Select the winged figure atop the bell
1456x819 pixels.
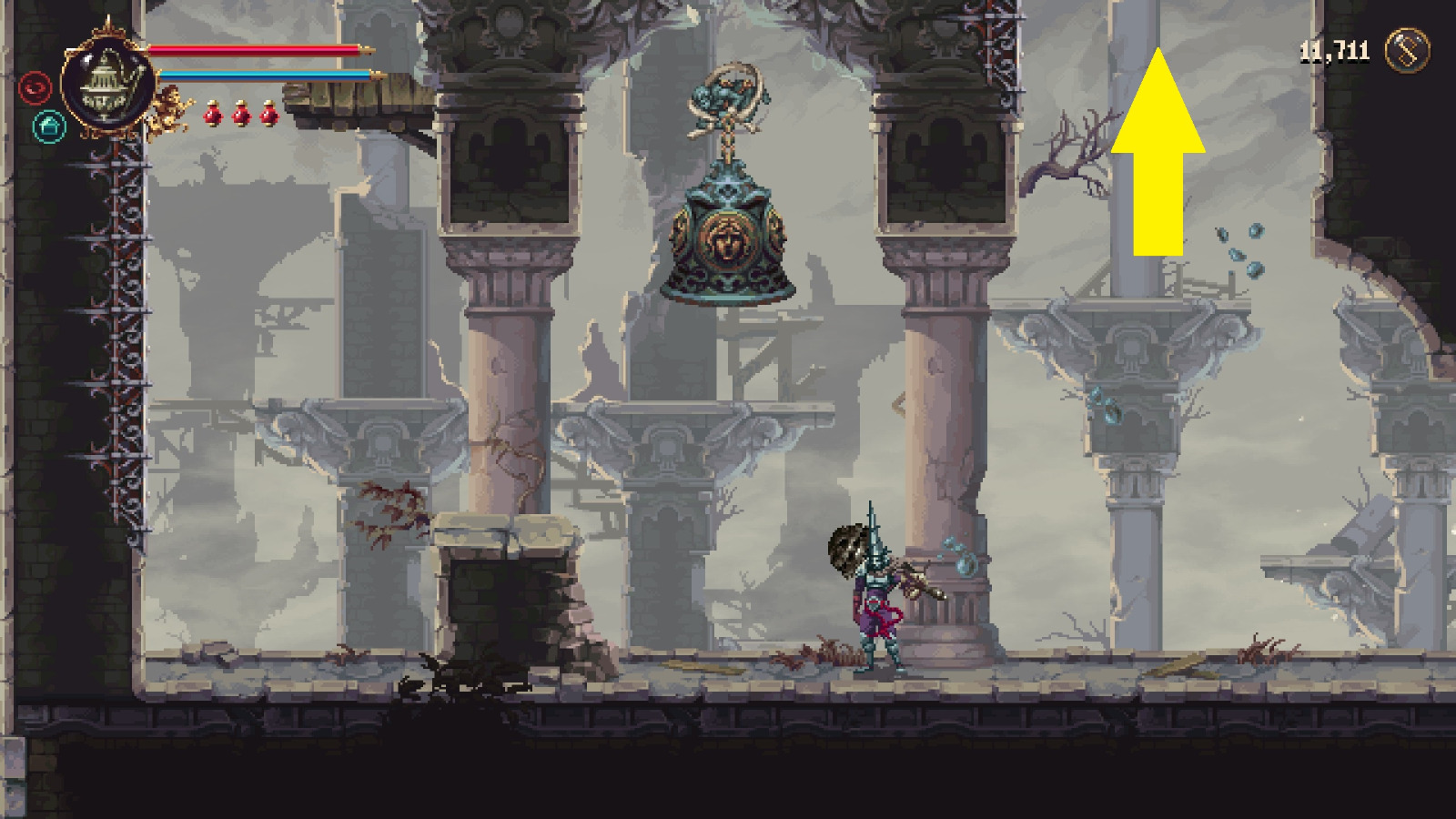728,96
